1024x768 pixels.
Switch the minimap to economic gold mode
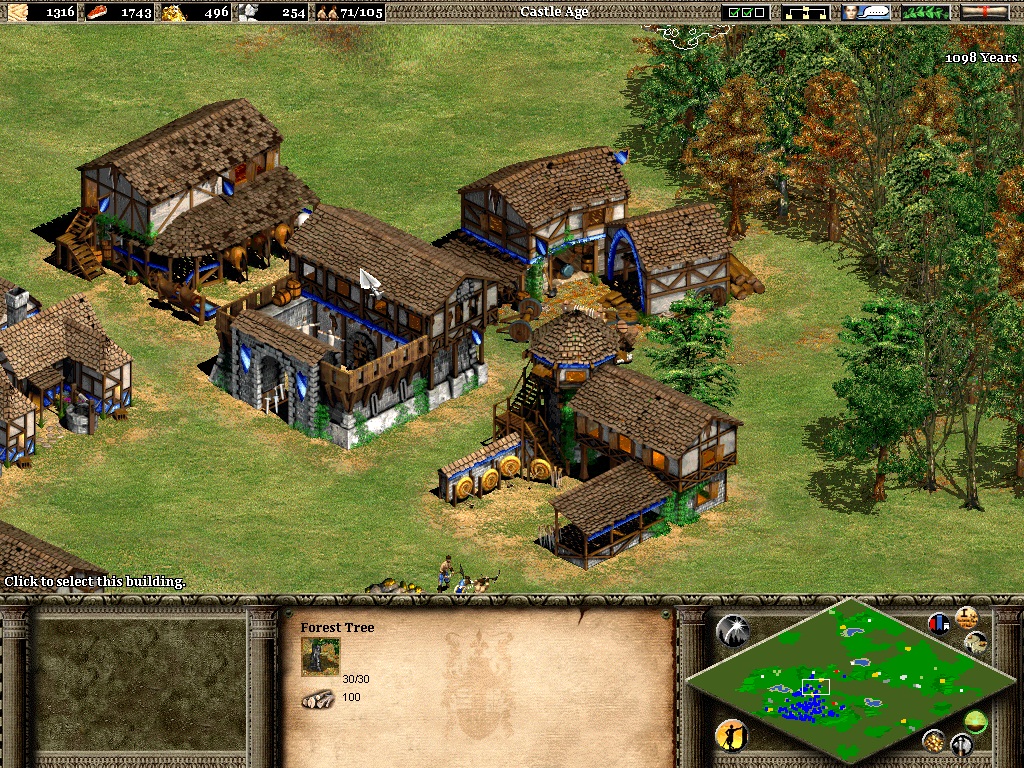(x=934, y=740)
